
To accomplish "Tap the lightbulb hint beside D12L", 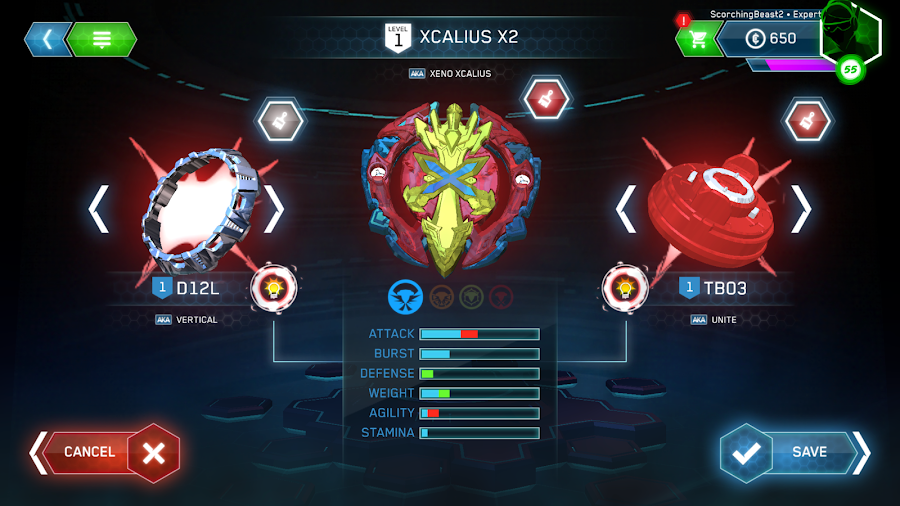I will pos(273,288).
